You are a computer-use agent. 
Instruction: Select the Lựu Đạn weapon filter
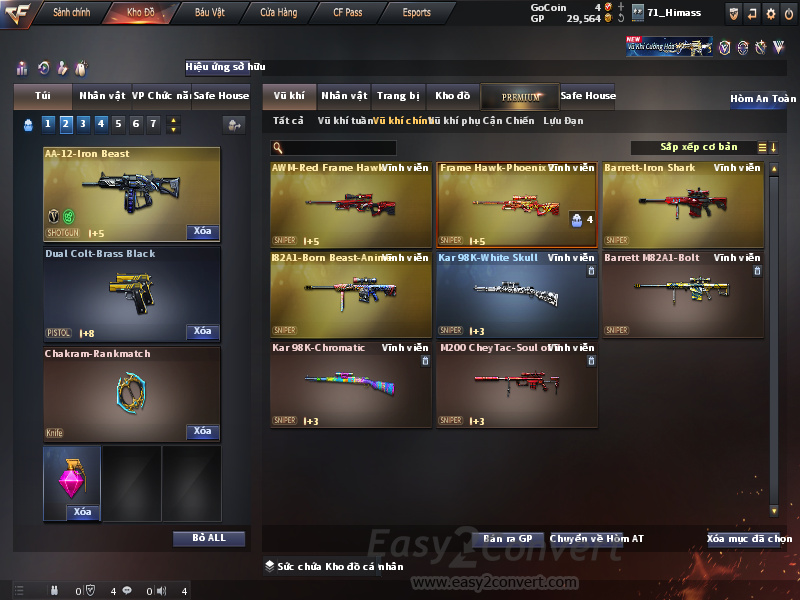tap(563, 121)
